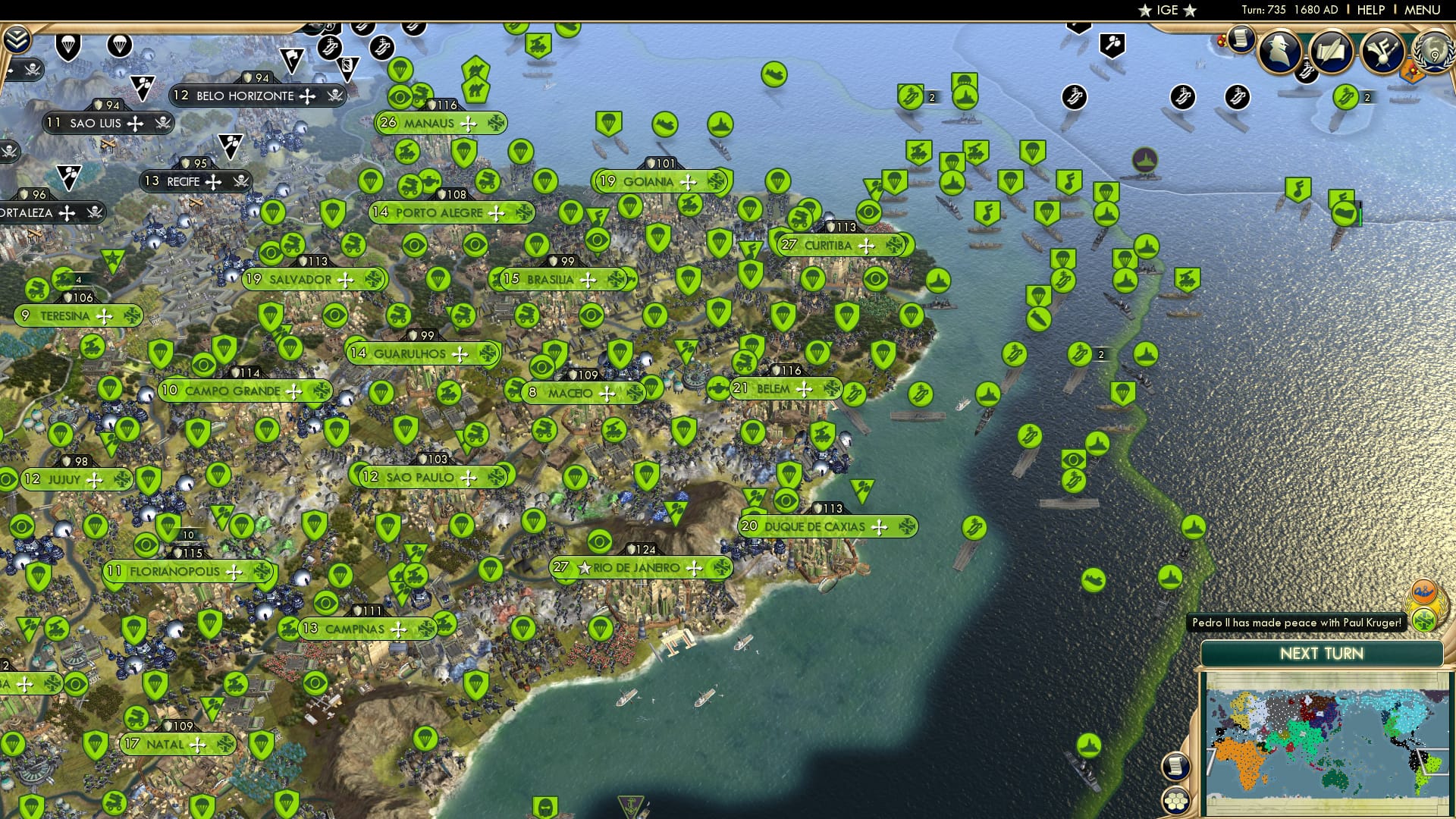The height and width of the screenshot is (819, 1456).
Task: Toggle the IGE editor in the top bar
Action: (x=1166, y=10)
